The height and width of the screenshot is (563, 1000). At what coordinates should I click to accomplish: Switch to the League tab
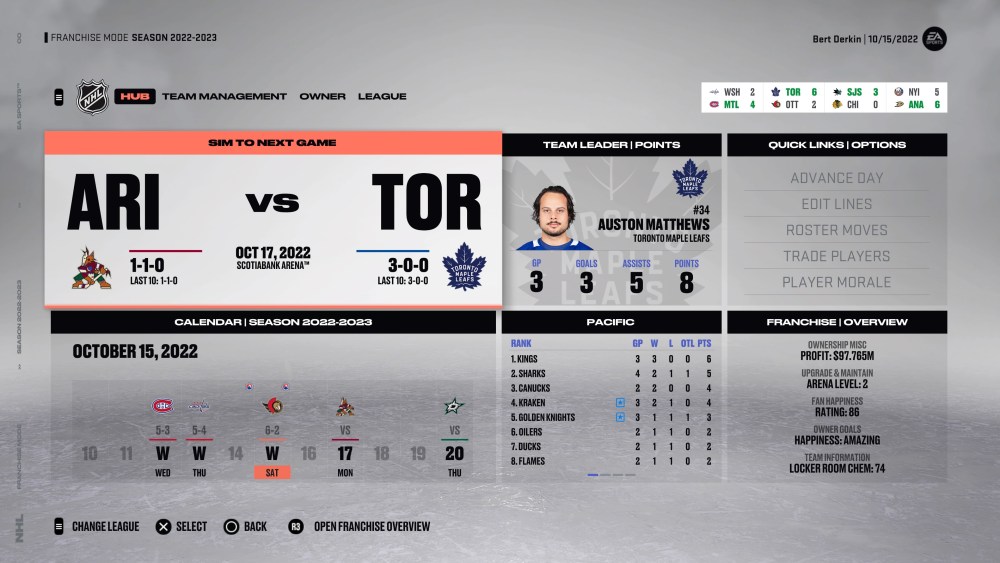coord(382,96)
